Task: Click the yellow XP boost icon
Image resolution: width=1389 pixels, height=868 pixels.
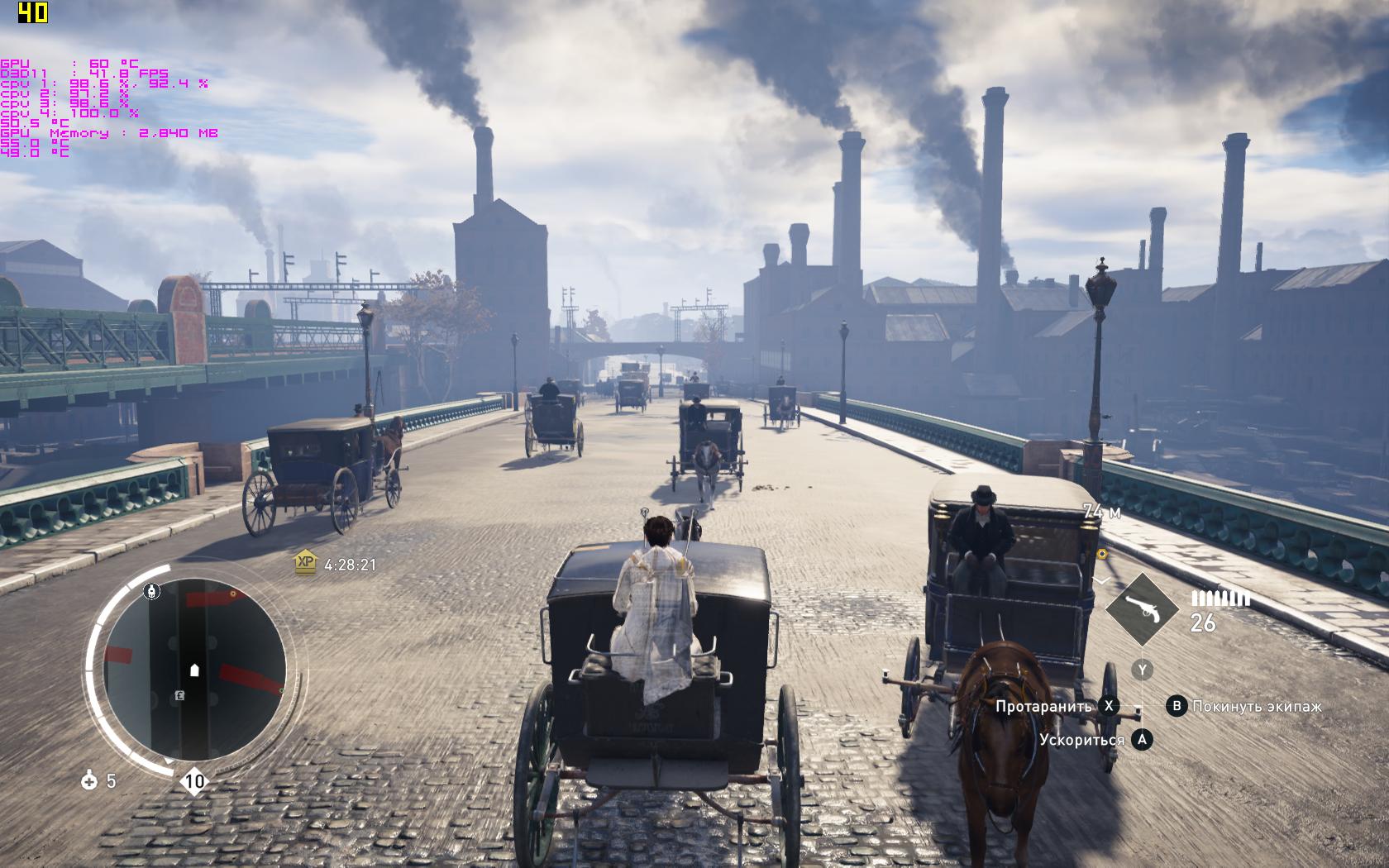Action: click(x=306, y=562)
